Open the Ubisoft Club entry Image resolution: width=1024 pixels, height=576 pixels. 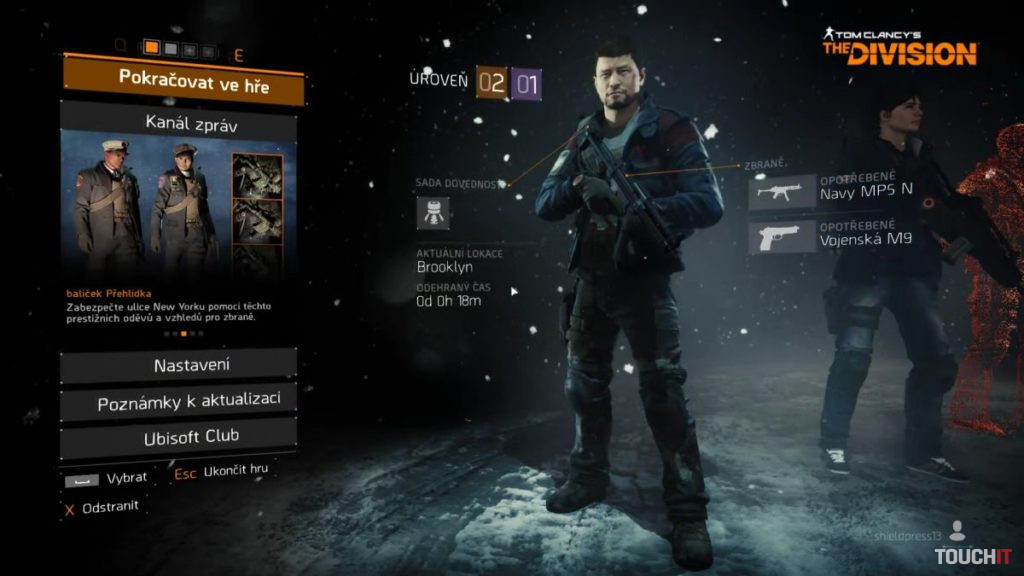coord(178,437)
